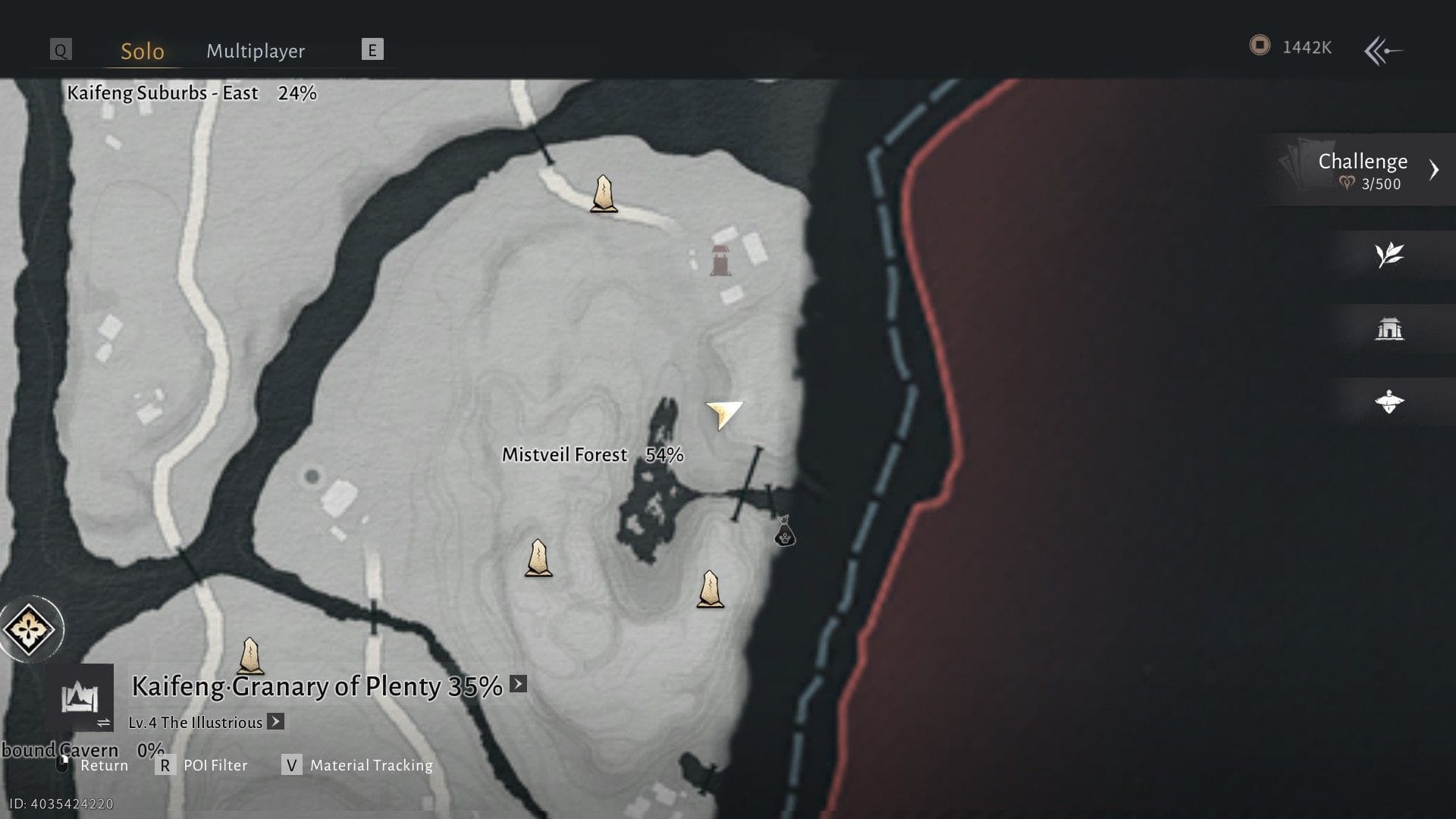Click the Mistveil Forest 54% completion indicator
1456x819 pixels.
pyautogui.click(x=665, y=454)
